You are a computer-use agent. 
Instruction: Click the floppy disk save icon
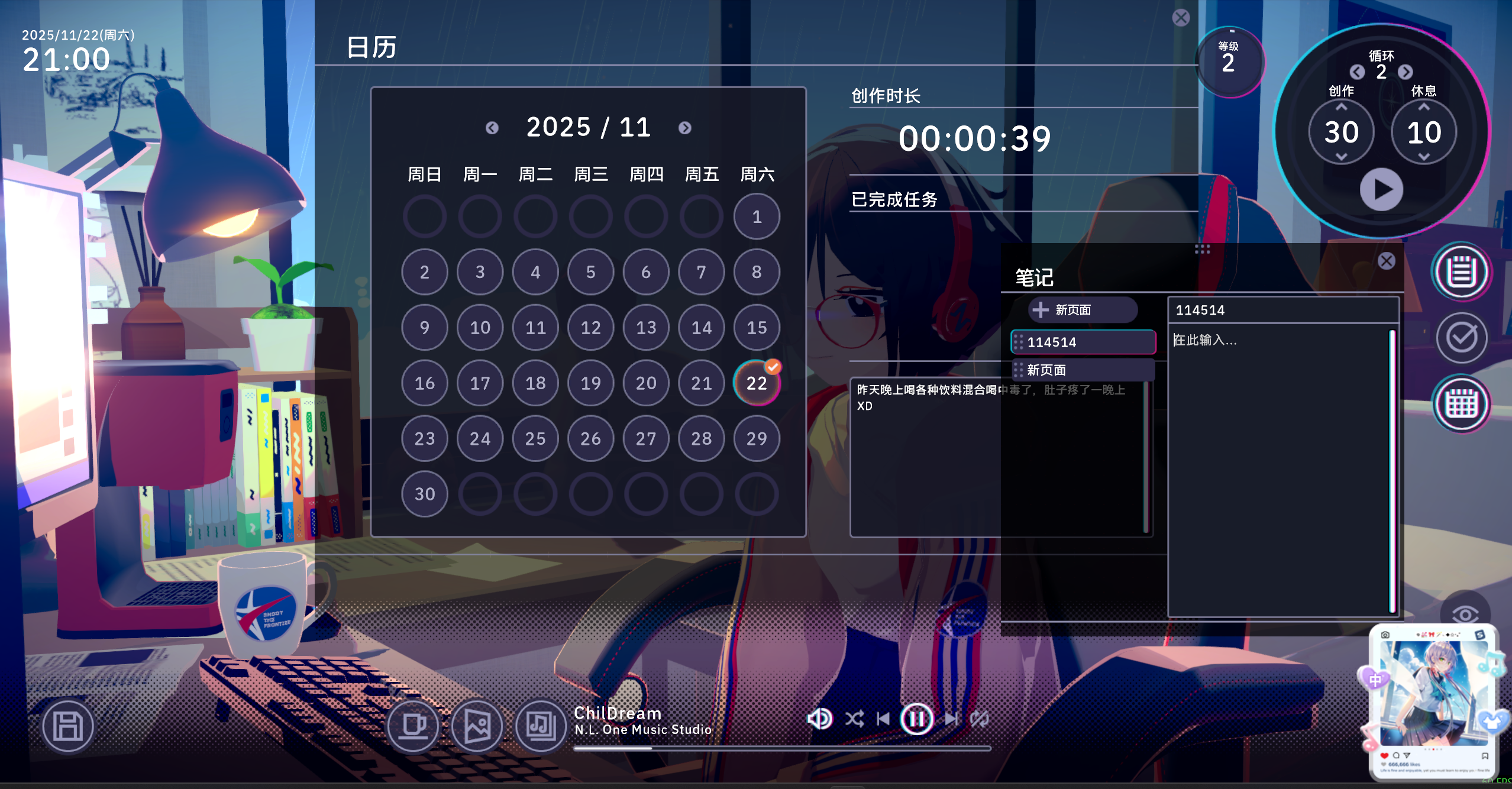pos(68,726)
